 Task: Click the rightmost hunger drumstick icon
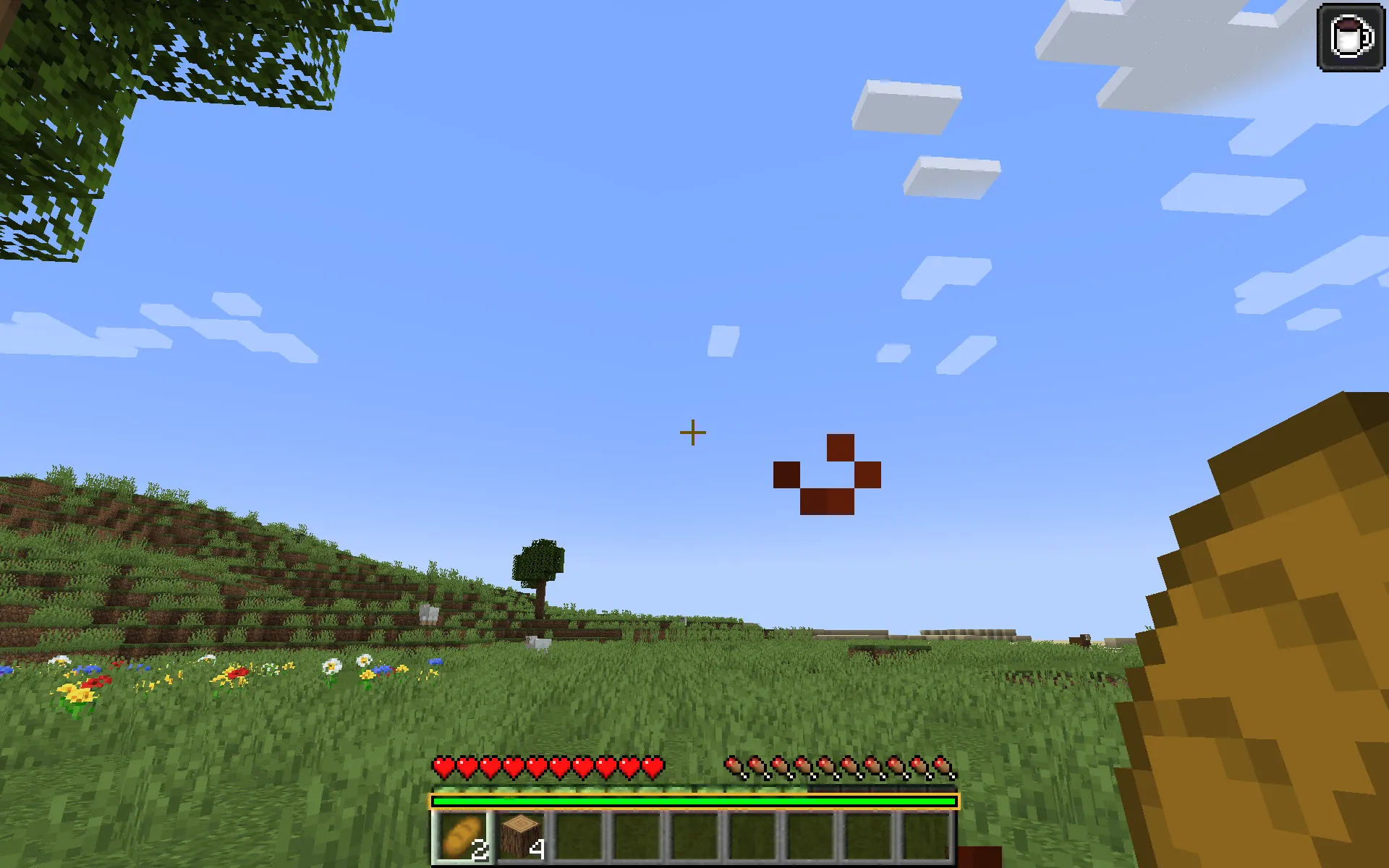point(945,767)
